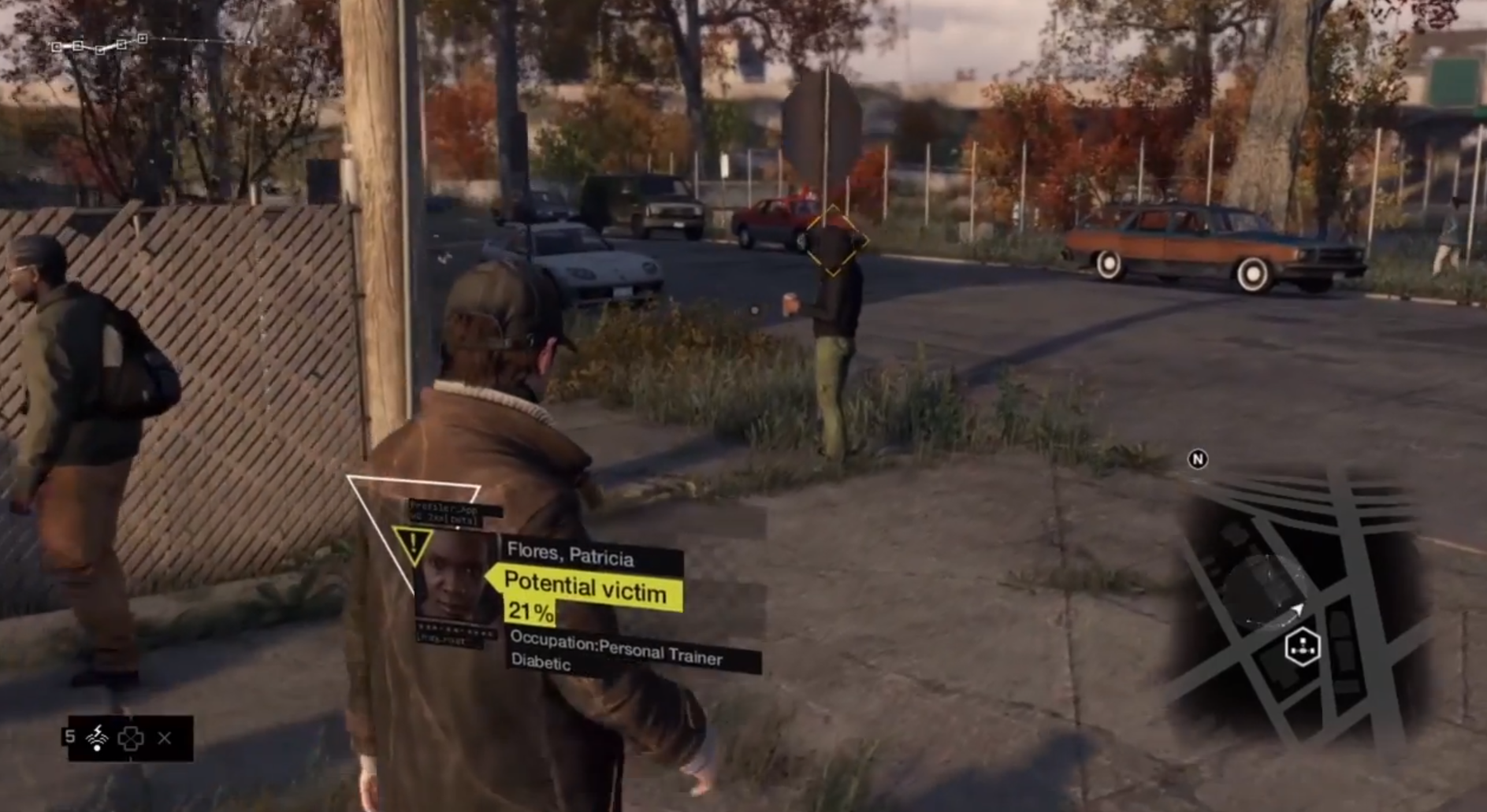Activate the wireless signal hack tool icon
The height and width of the screenshot is (812, 1487).
pos(97,738)
